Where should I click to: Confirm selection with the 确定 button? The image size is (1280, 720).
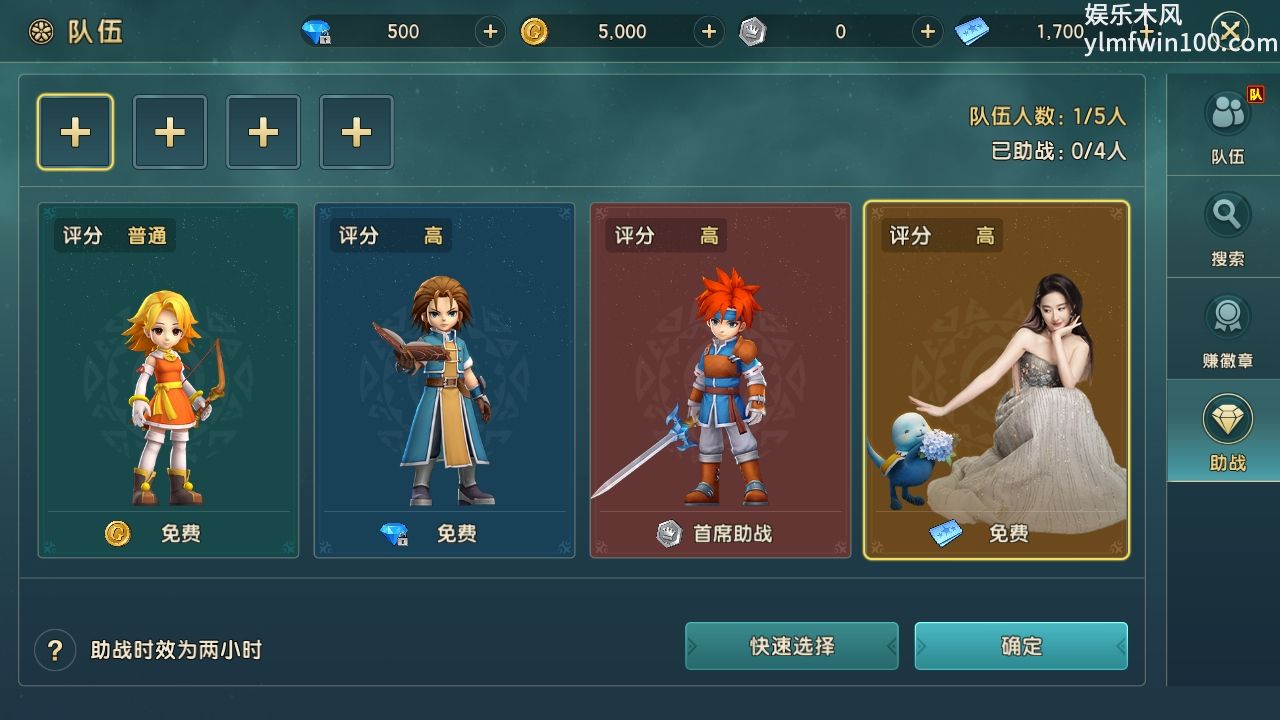[x=1021, y=646]
